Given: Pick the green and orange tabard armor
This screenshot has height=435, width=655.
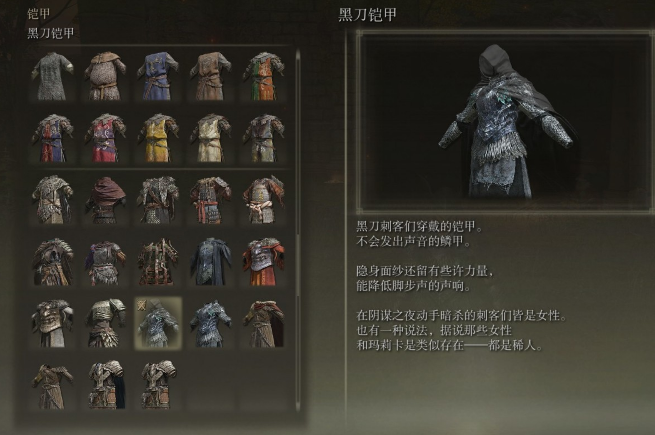Looking at the screenshot, I should pos(262,75).
